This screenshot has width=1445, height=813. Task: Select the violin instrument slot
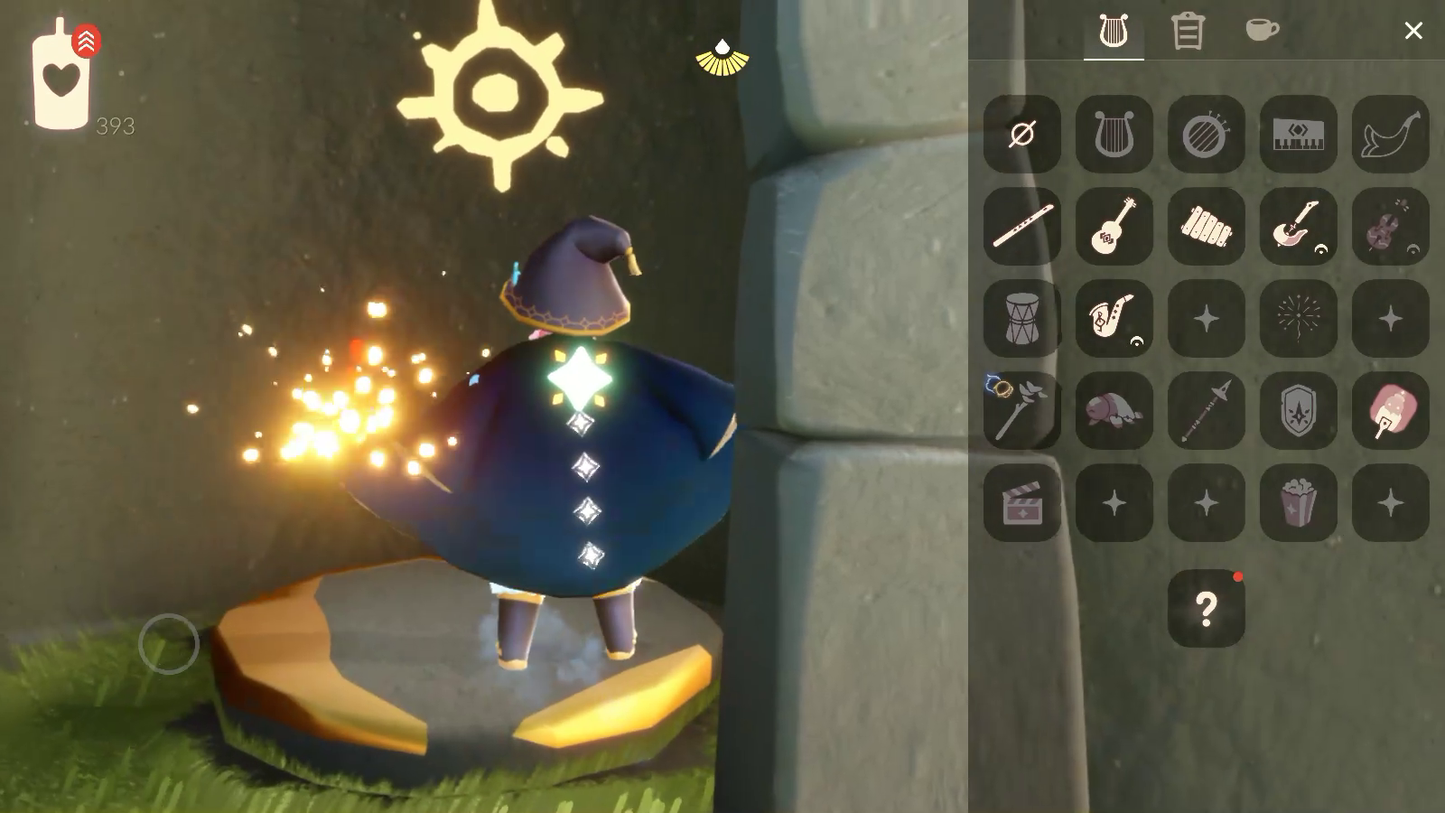pyautogui.click(x=1390, y=226)
